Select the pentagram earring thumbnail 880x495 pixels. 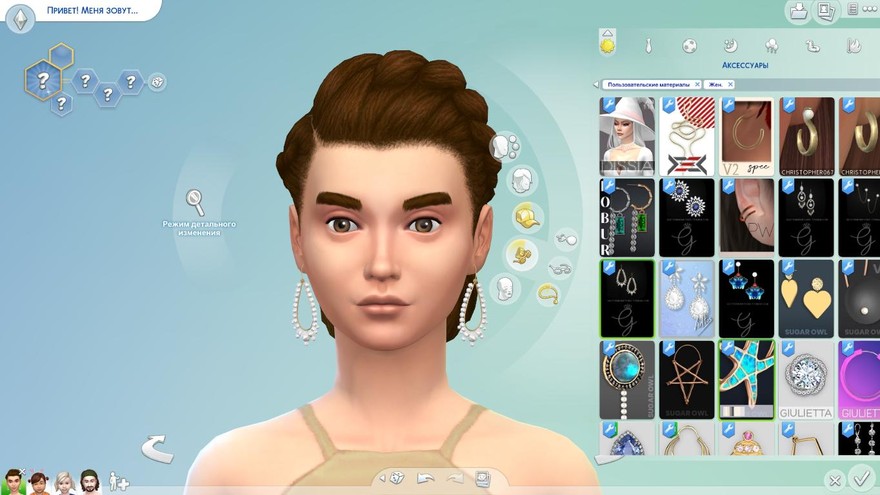tap(687, 378)
